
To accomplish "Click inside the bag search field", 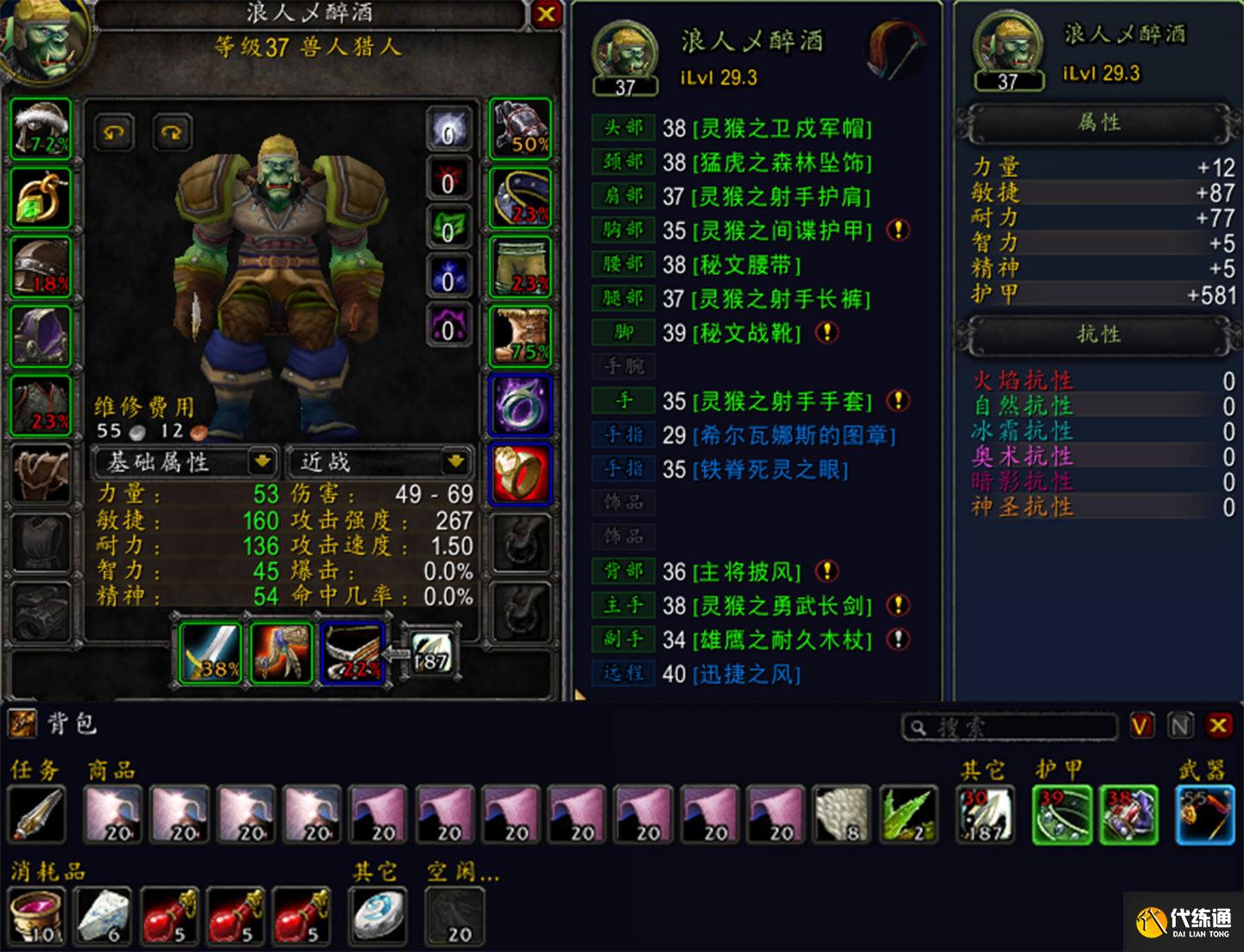I will (1011, 728).
